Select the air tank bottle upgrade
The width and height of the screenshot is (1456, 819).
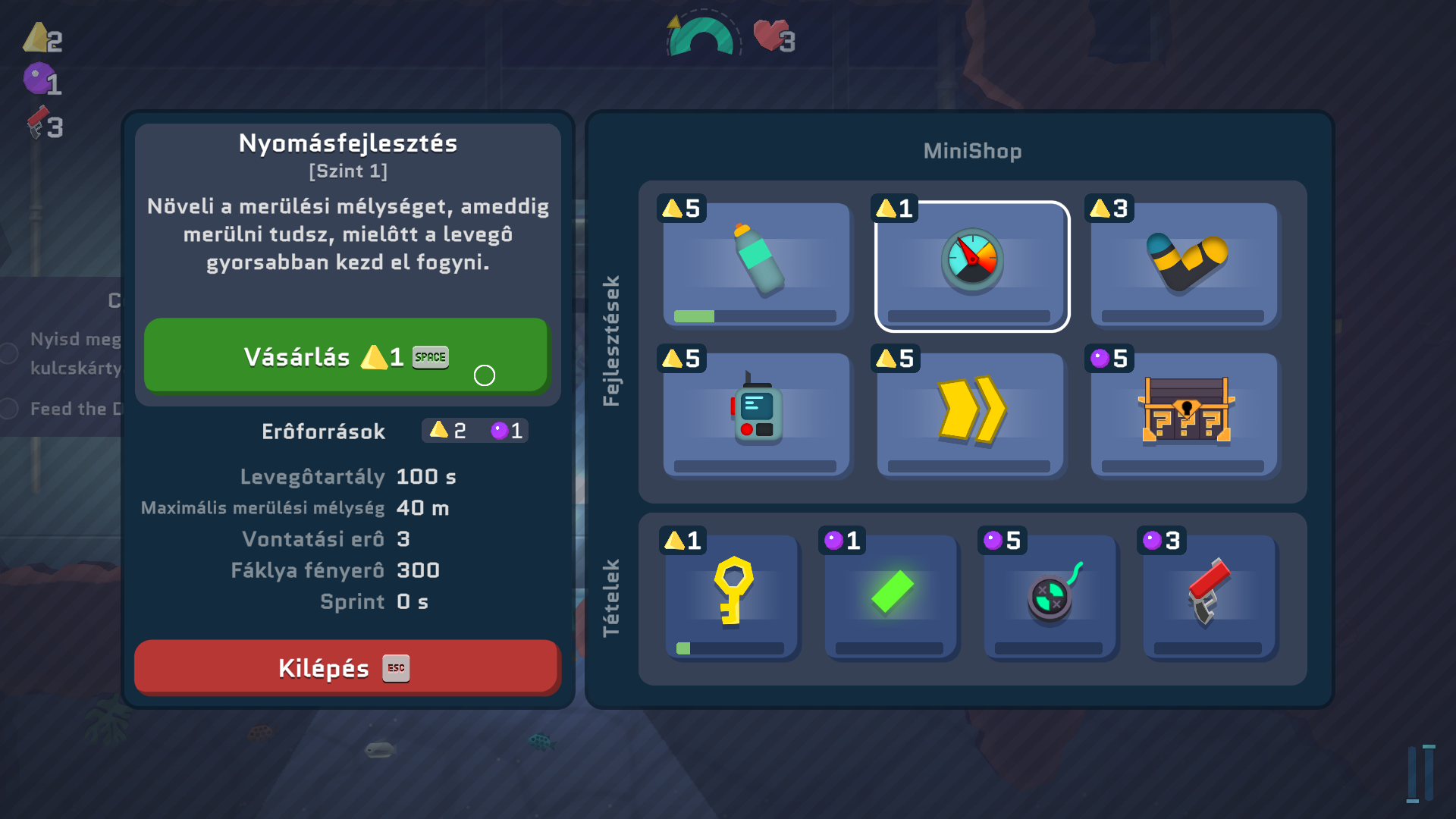756,264
